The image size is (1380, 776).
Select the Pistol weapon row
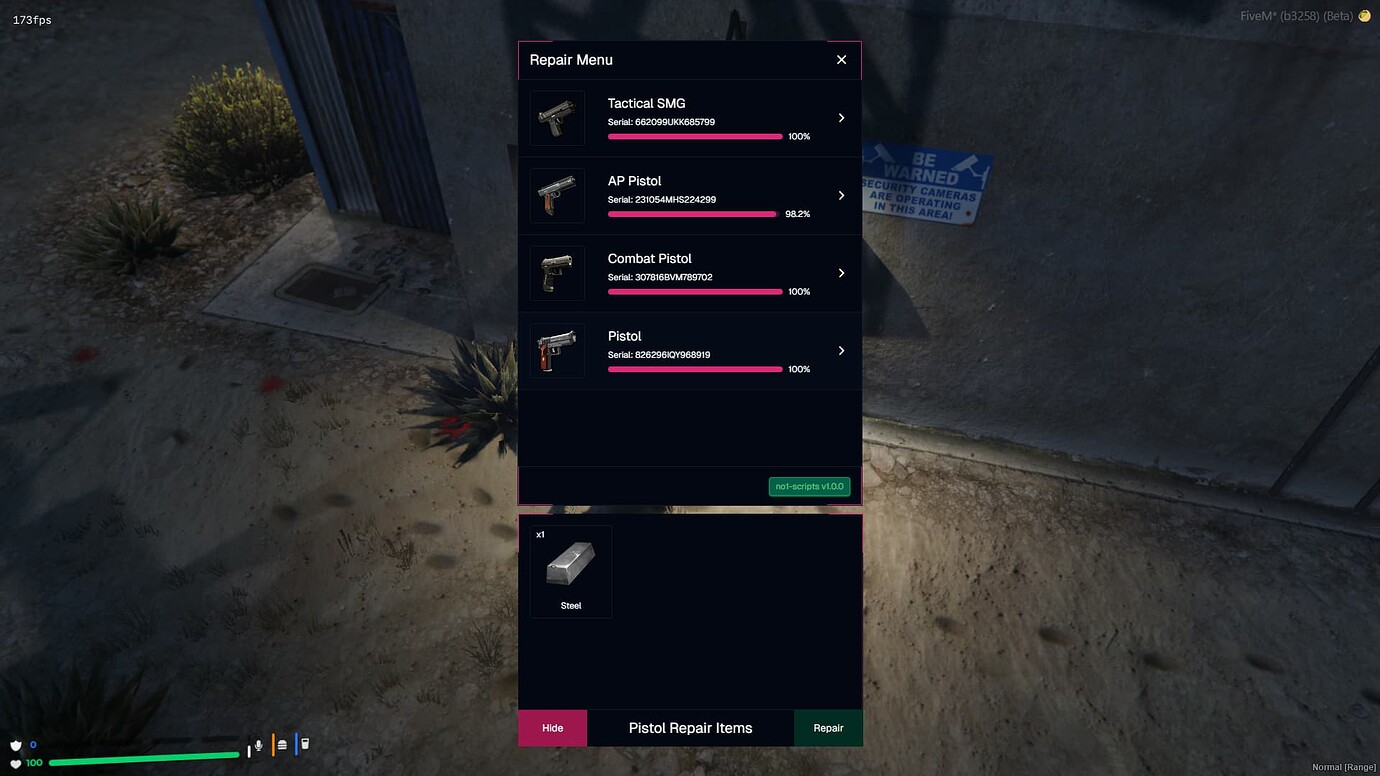click(690, 351)
